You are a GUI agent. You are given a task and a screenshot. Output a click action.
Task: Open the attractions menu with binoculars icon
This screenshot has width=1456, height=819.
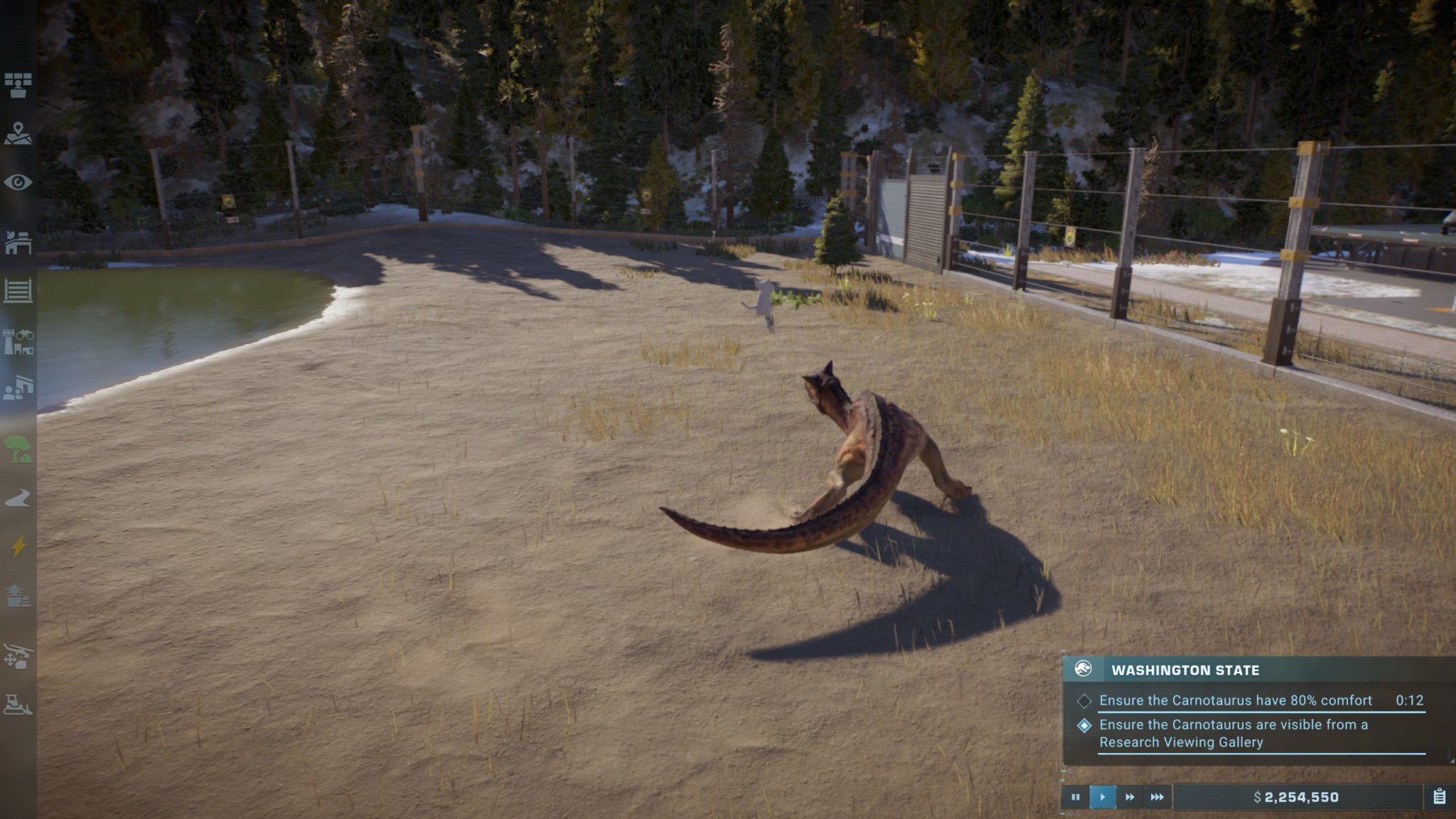(x=18, y=342)
